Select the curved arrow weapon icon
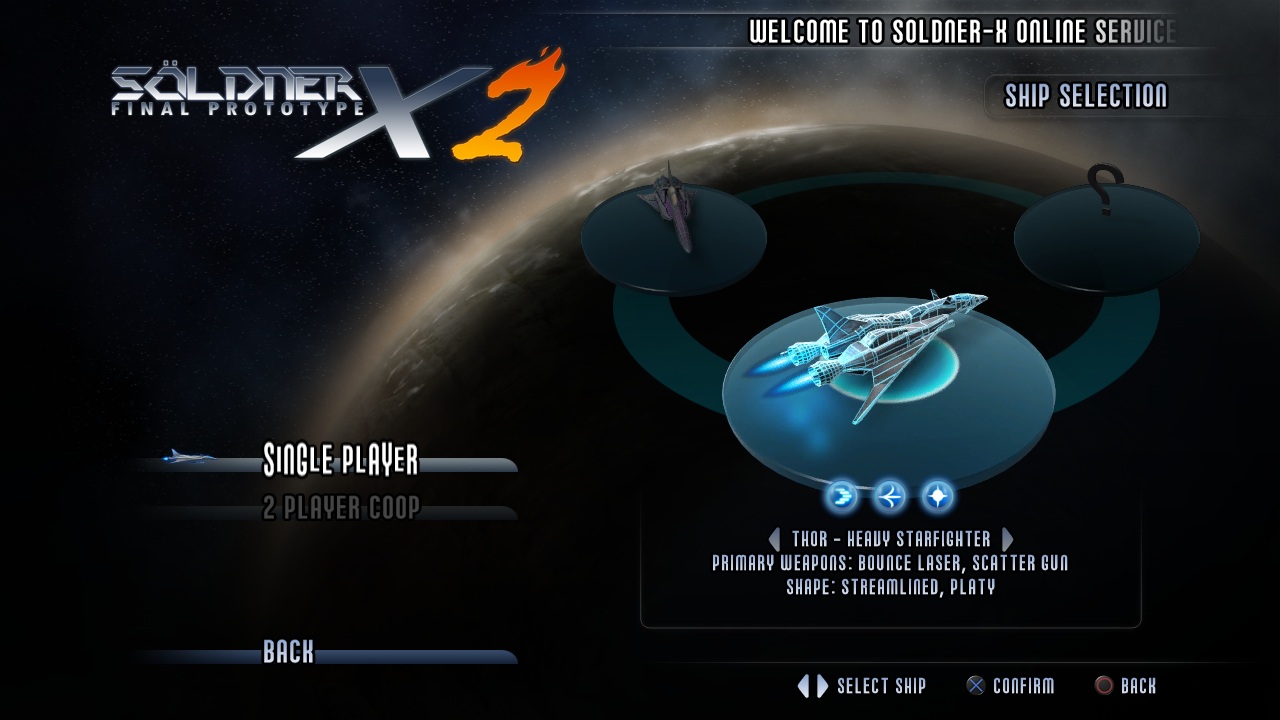The height and width of the screenshot is (720, 1280). click(x=889, y=495)
